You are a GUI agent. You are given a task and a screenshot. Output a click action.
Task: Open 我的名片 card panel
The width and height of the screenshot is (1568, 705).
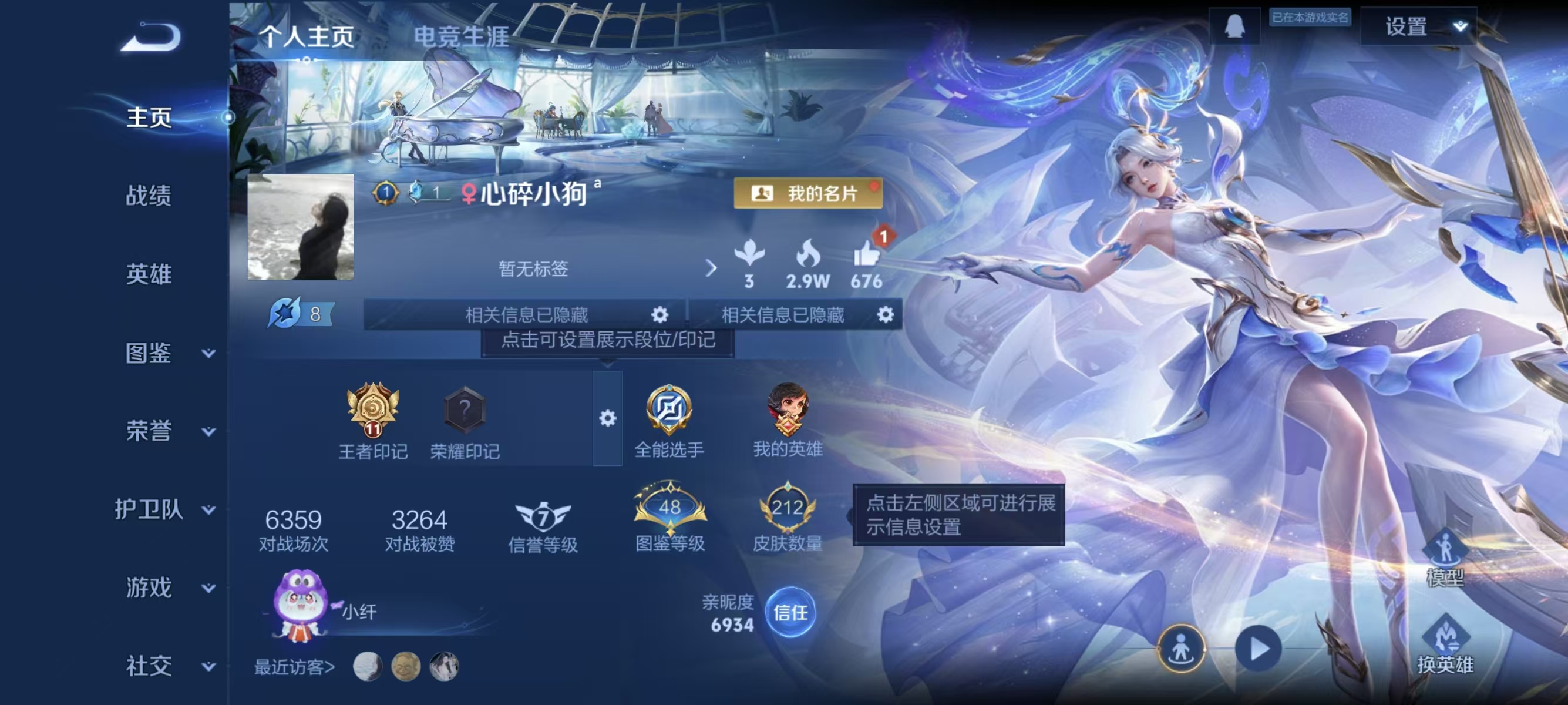[x=807, y=194]
